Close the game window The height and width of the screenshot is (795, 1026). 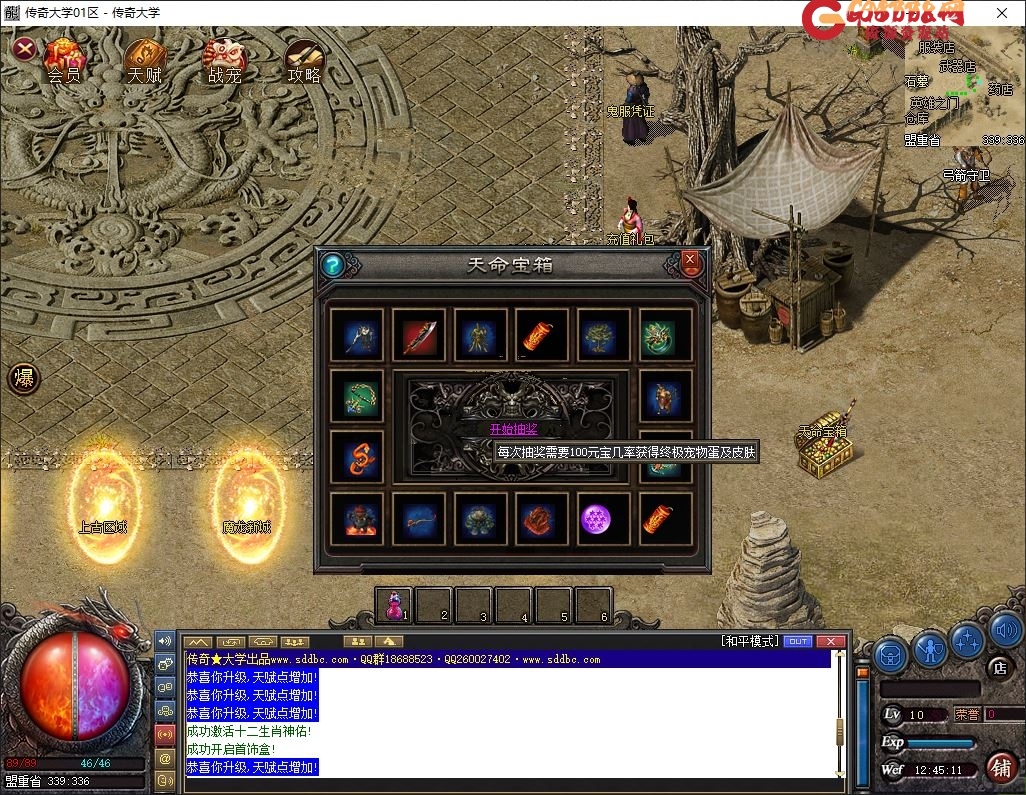click(1002, 13)
